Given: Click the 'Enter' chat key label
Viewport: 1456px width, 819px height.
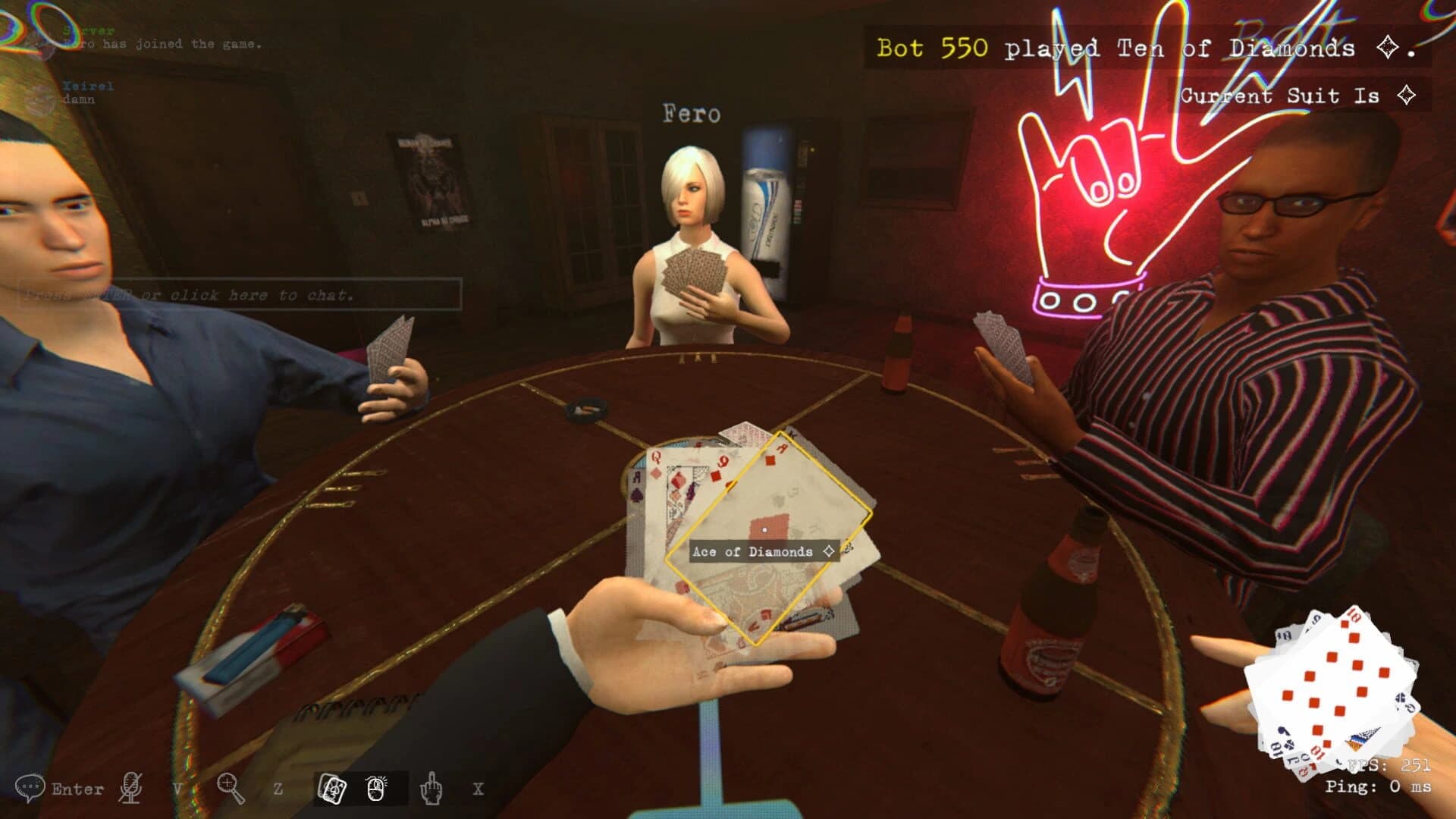Looking at the screenshot, I should tap(76, 789).
